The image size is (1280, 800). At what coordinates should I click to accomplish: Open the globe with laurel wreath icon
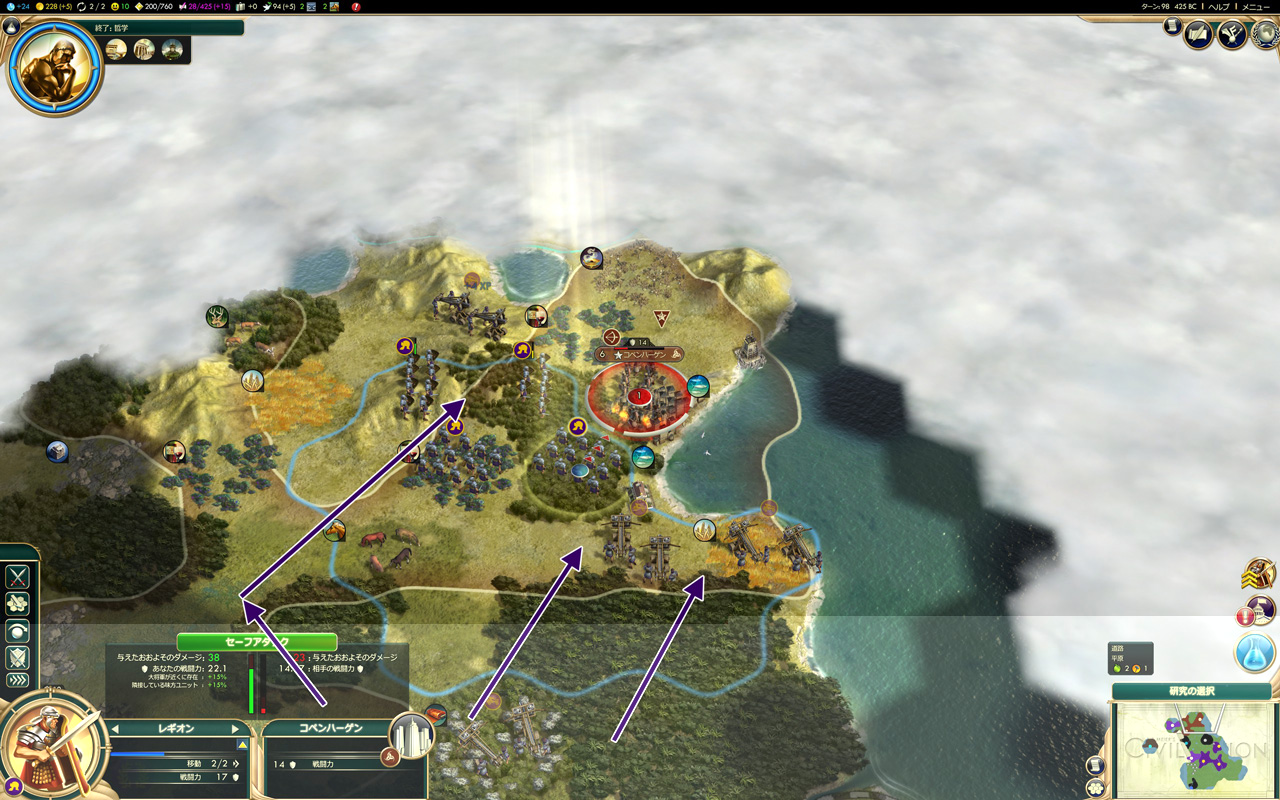click(1266, 35)
